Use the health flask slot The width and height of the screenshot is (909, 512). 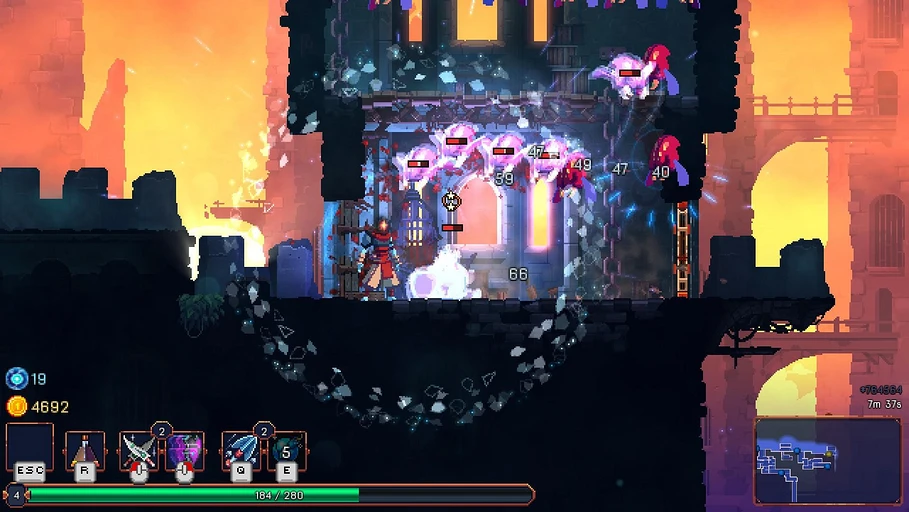click(85, 451)
